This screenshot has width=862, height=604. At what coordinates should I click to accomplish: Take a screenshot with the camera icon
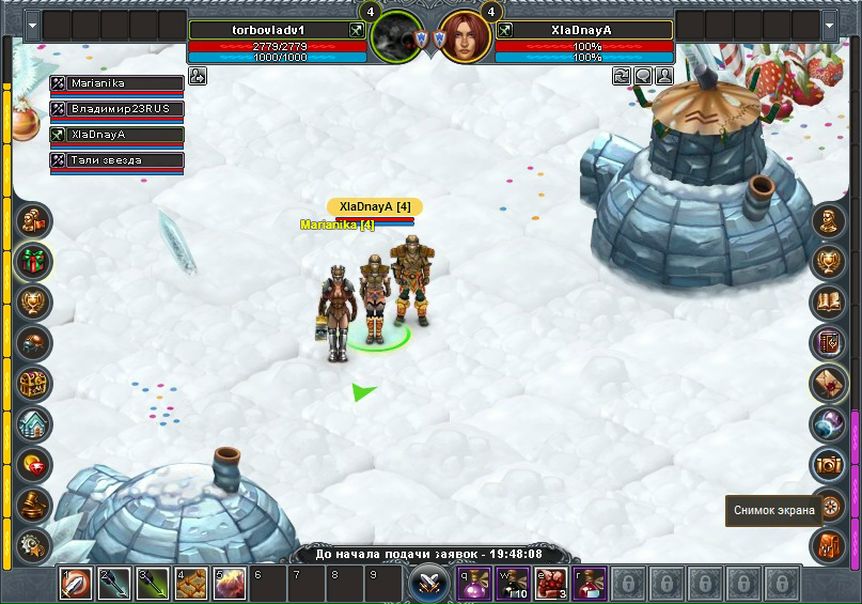(828, 464)
